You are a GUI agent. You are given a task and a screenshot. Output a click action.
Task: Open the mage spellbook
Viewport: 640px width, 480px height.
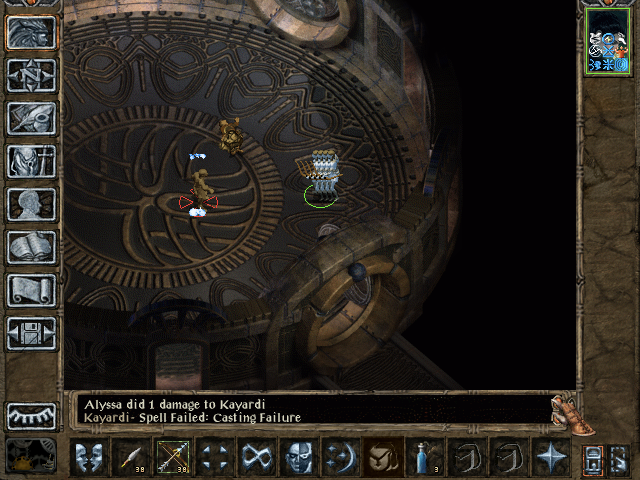(x=32, y=247)
